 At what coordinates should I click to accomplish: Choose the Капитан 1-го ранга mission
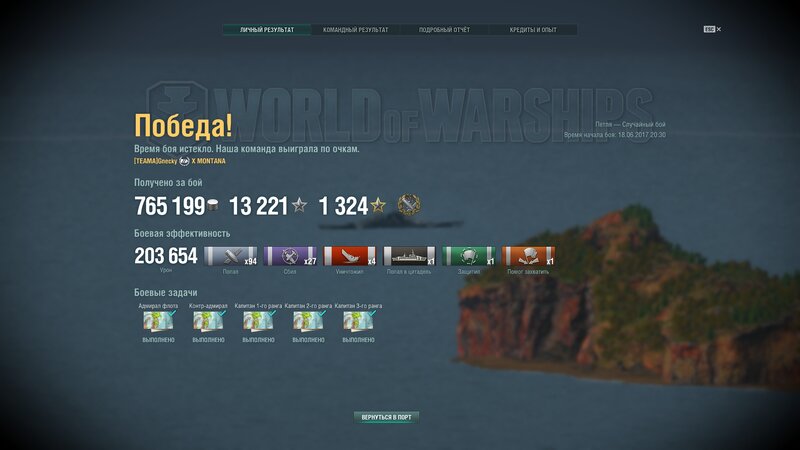tap(258, 322)
